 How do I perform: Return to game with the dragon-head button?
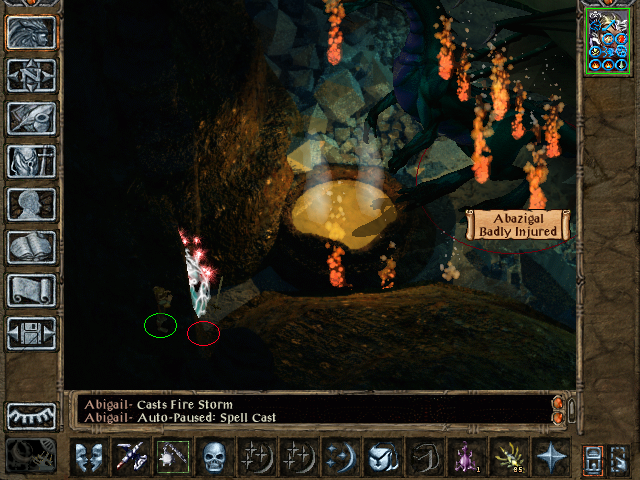point(31,33)
